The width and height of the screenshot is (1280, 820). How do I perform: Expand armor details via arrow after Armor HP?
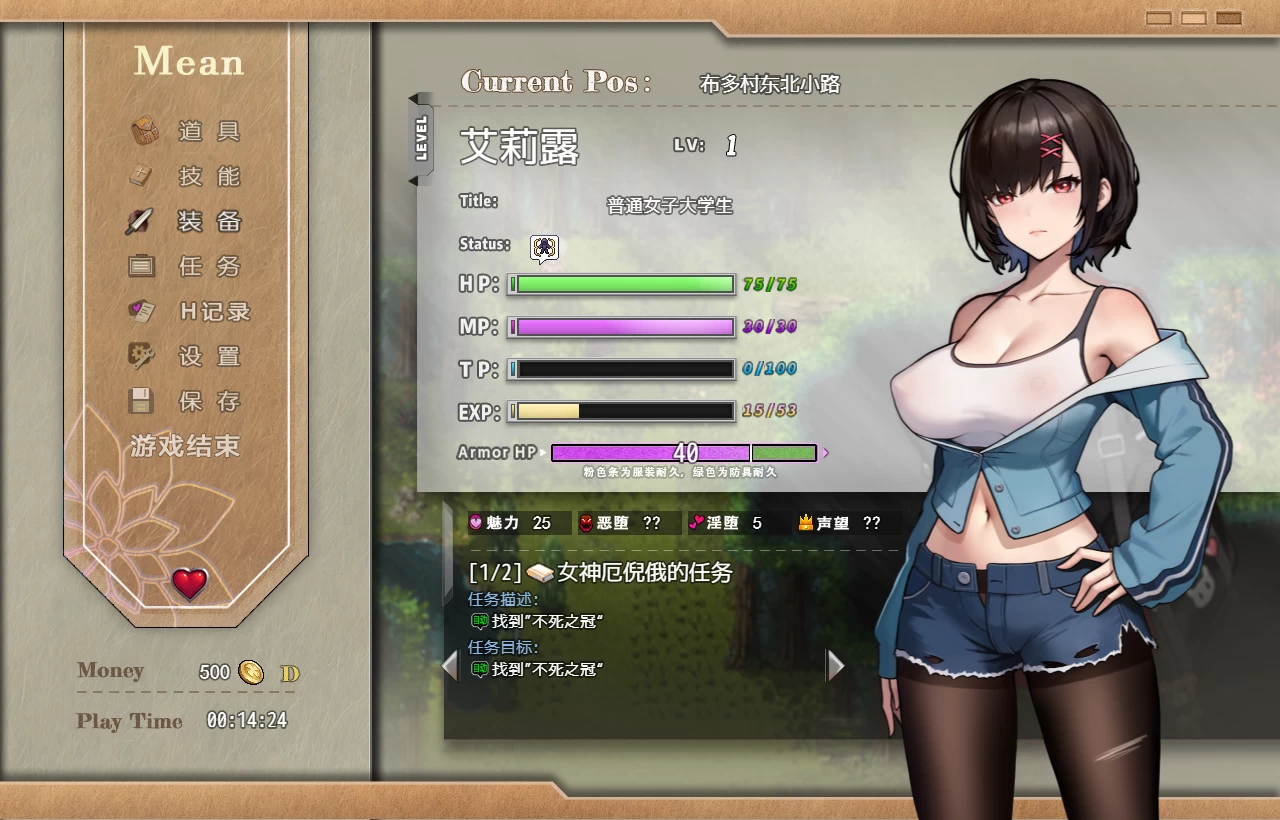pos(826,452)
